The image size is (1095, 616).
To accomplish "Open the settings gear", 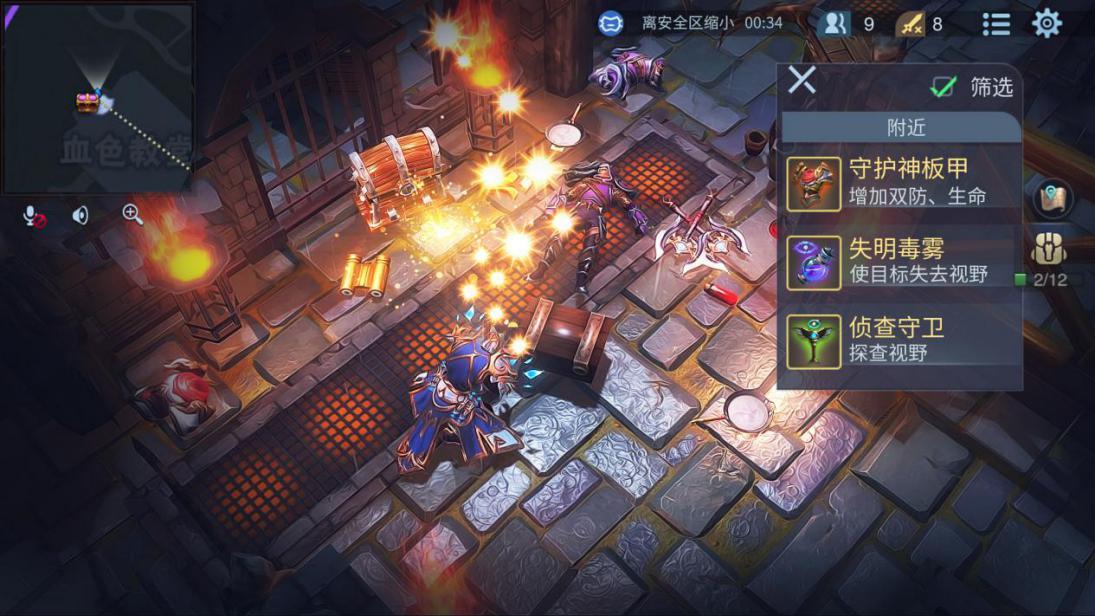I will pos(1046,23).
